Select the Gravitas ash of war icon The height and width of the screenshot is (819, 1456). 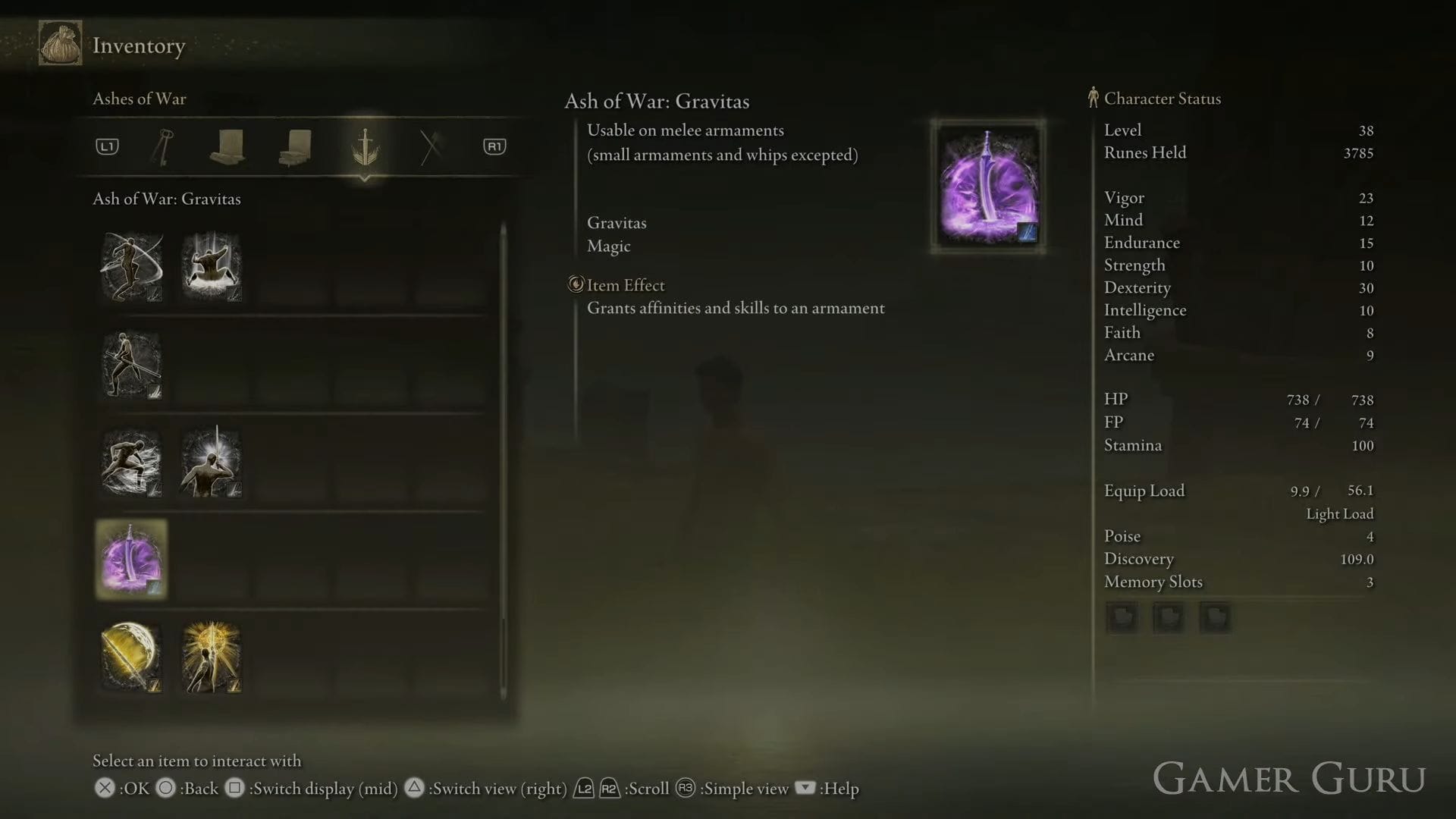[x=131, y=559]
